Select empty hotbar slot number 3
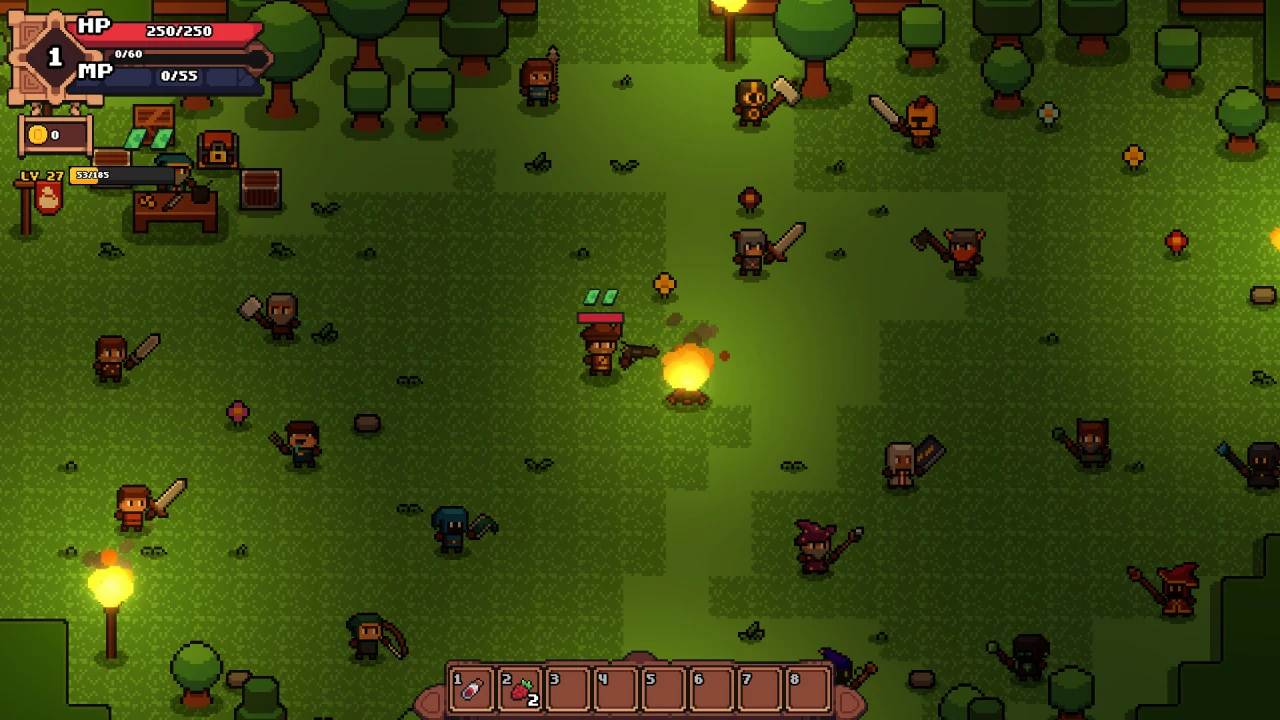This screenshot has width=1280, height=720. pyautogui.click(x=567, y=689)
